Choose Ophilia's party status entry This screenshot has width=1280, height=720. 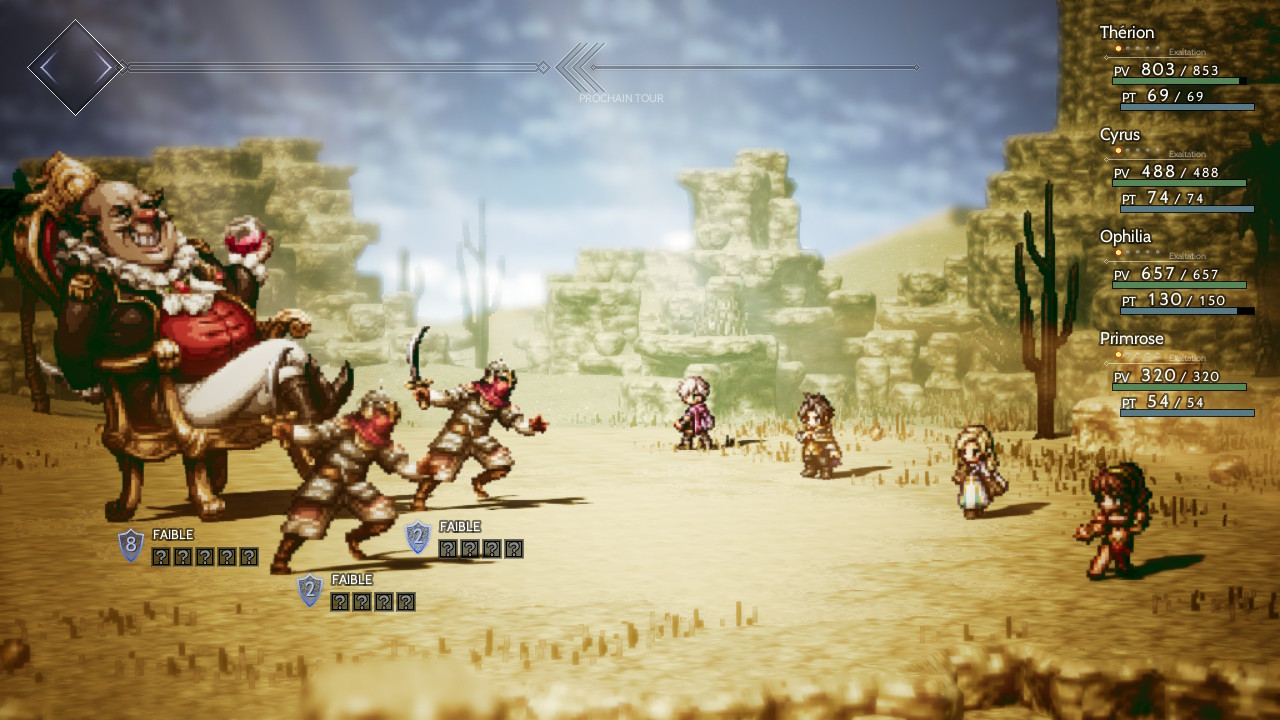click(x=1176, y=270)
